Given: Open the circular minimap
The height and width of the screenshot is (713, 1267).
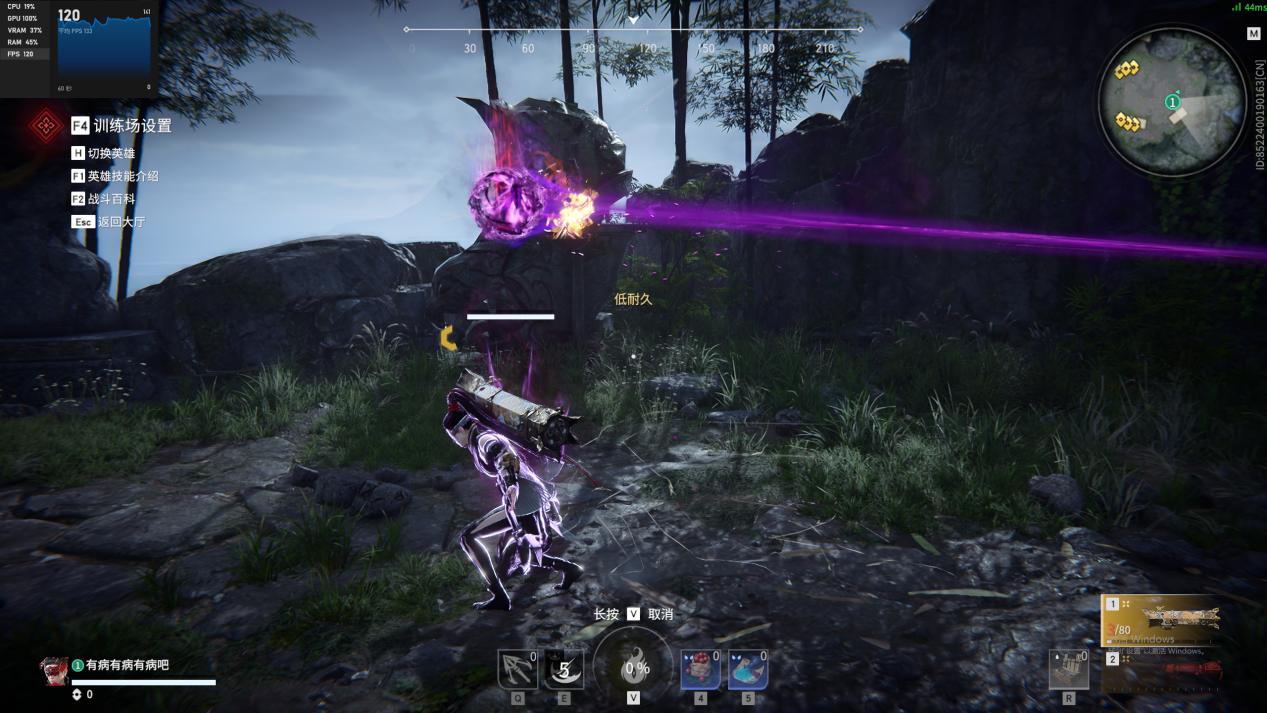Looking at the screenshot, I should [x=1172, y=102].
